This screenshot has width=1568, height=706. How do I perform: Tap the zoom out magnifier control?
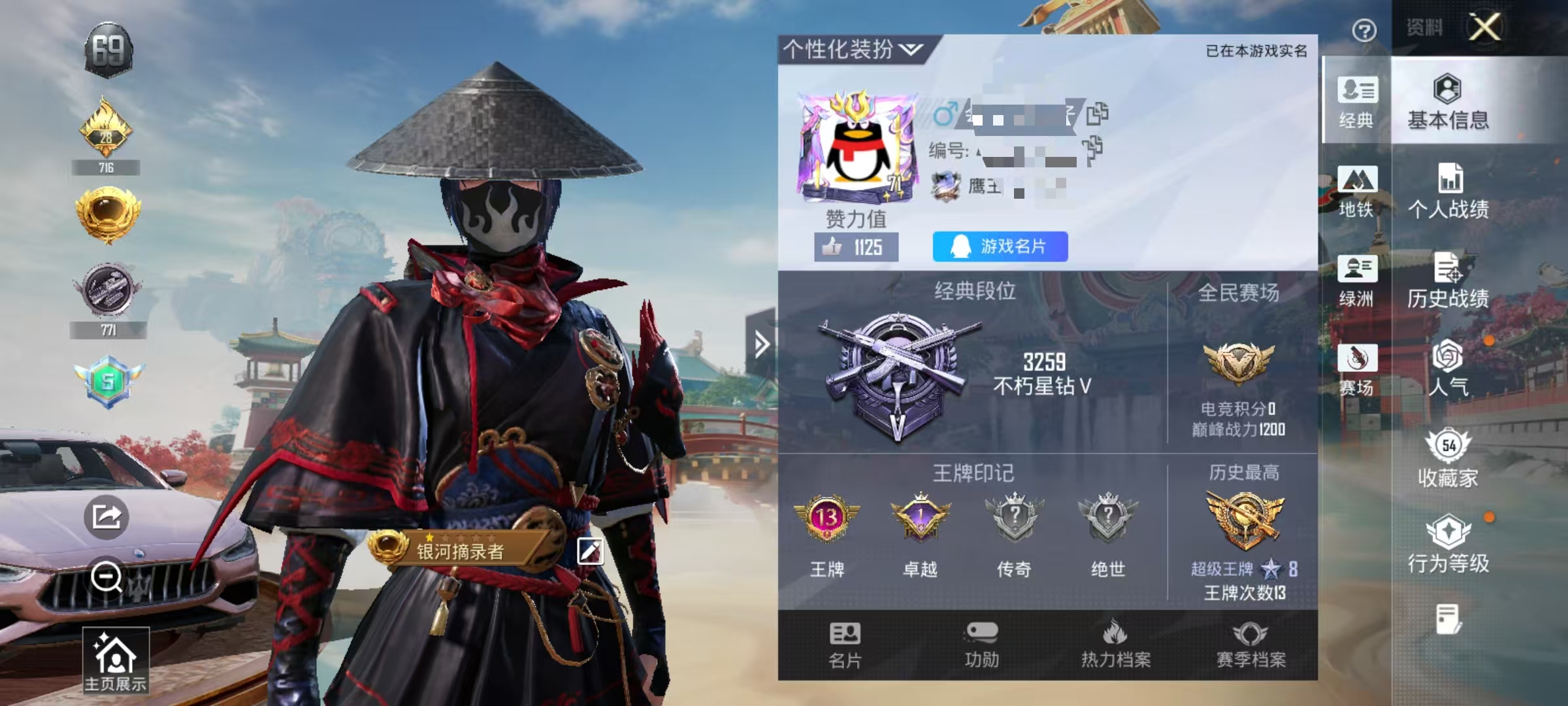point(108,579)
